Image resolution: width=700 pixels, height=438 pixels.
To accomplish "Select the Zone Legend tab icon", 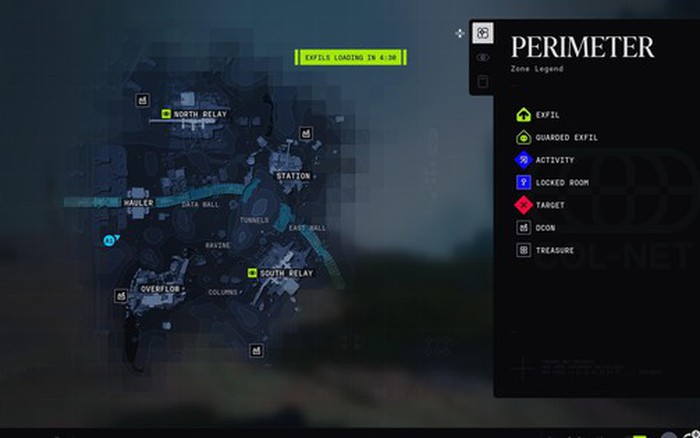I will [x=483, y=34].
